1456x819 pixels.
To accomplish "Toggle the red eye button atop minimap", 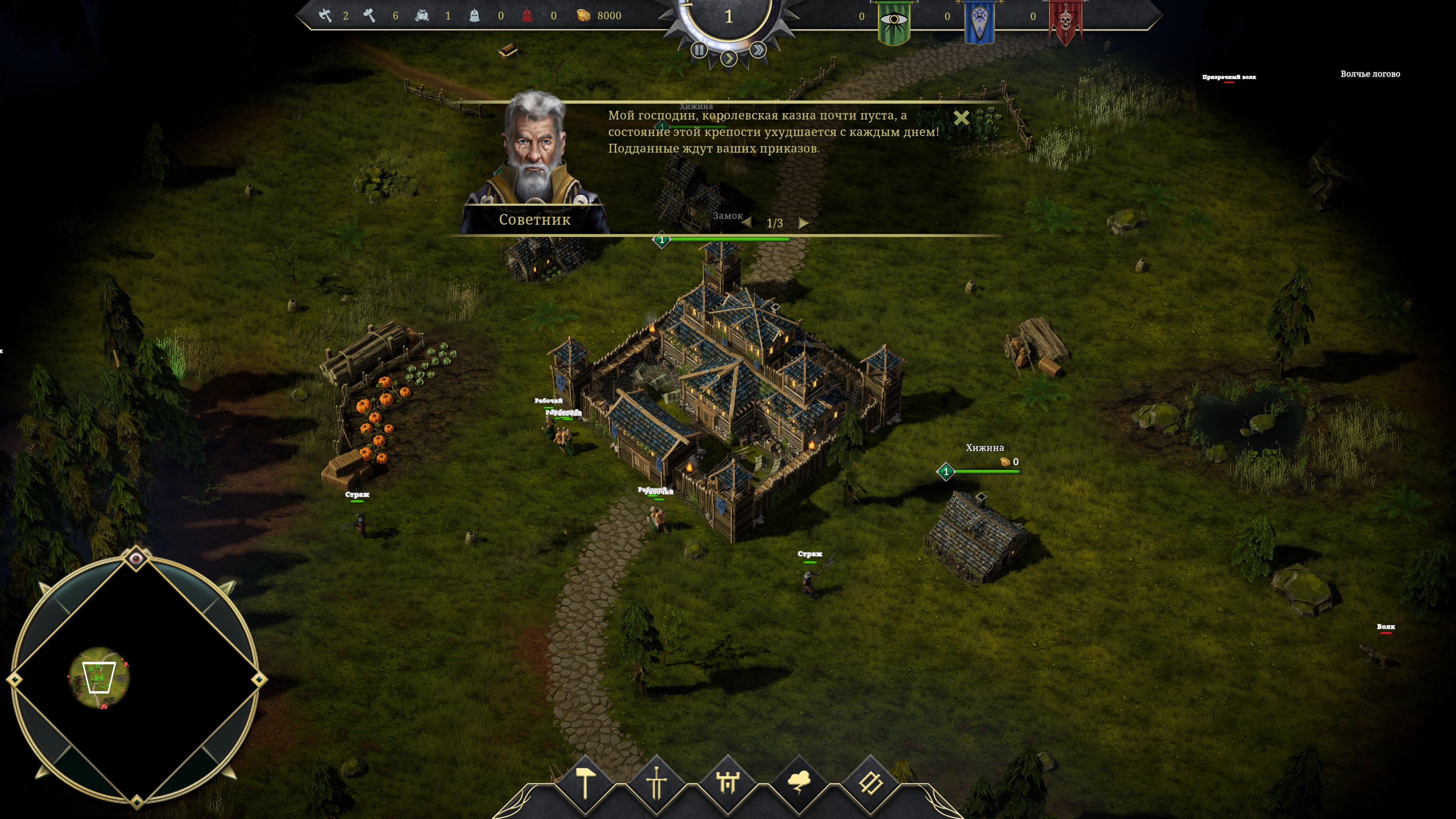I will click(x=136, y=559).
